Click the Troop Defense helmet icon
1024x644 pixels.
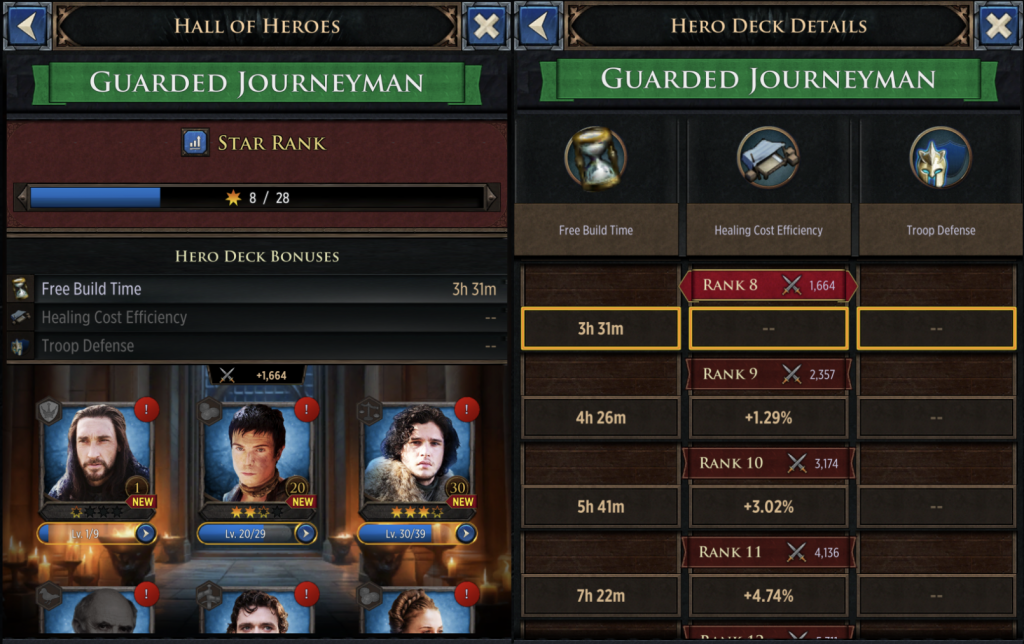(x=940, y=158)
